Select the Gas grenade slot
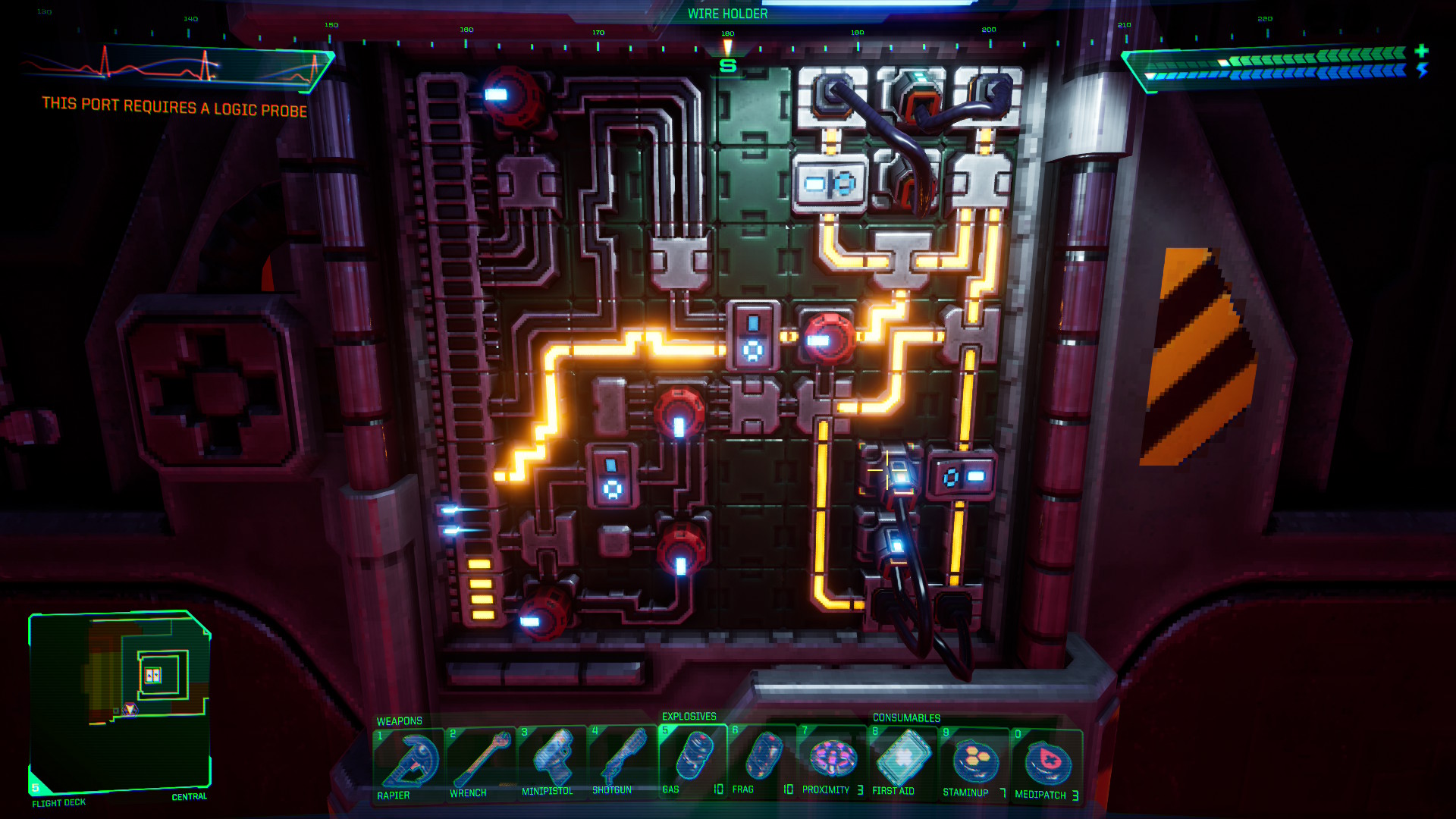 pos(692,759)
